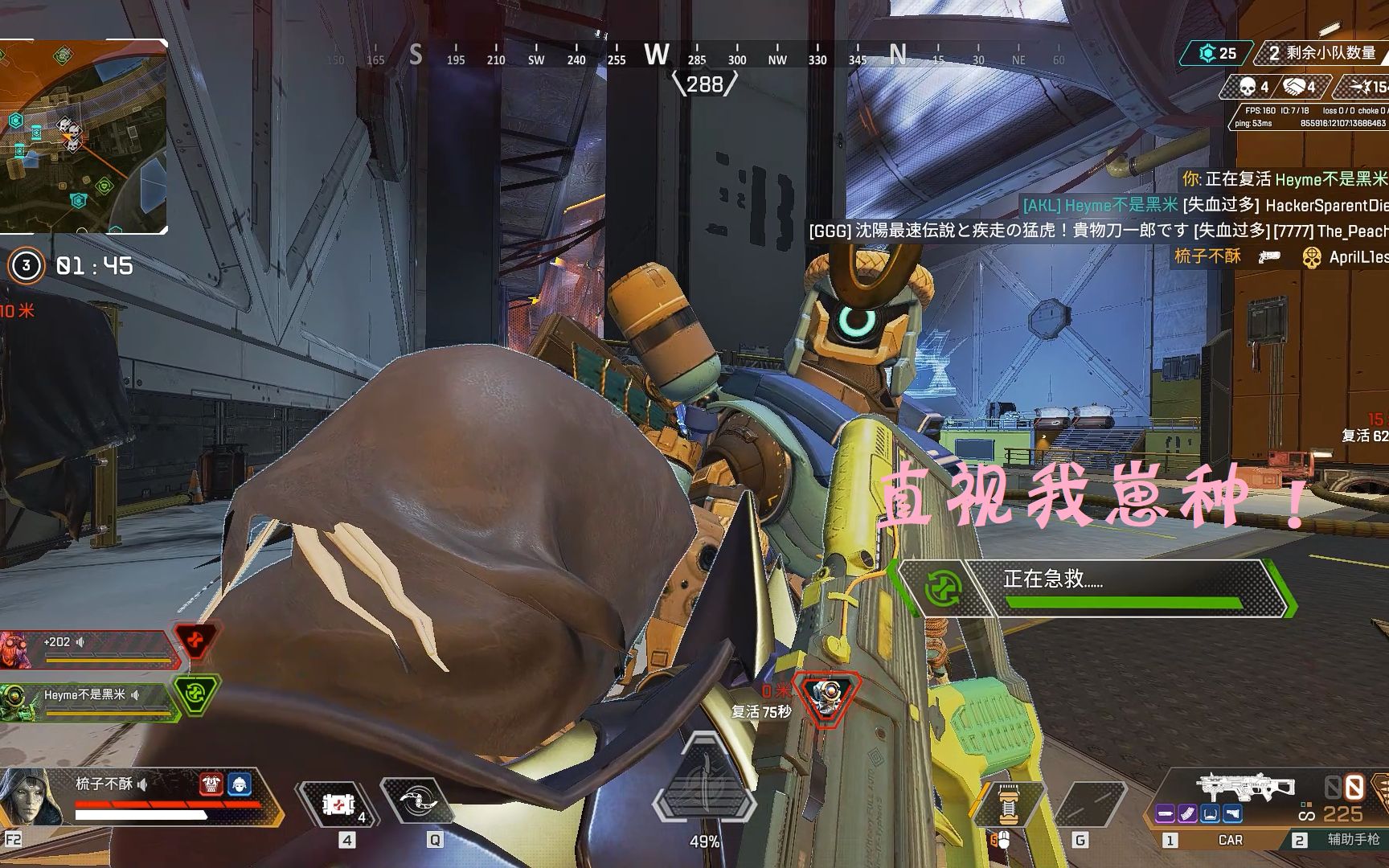Click the purple barrel attachment on CAR

[x=1166, y=814]
